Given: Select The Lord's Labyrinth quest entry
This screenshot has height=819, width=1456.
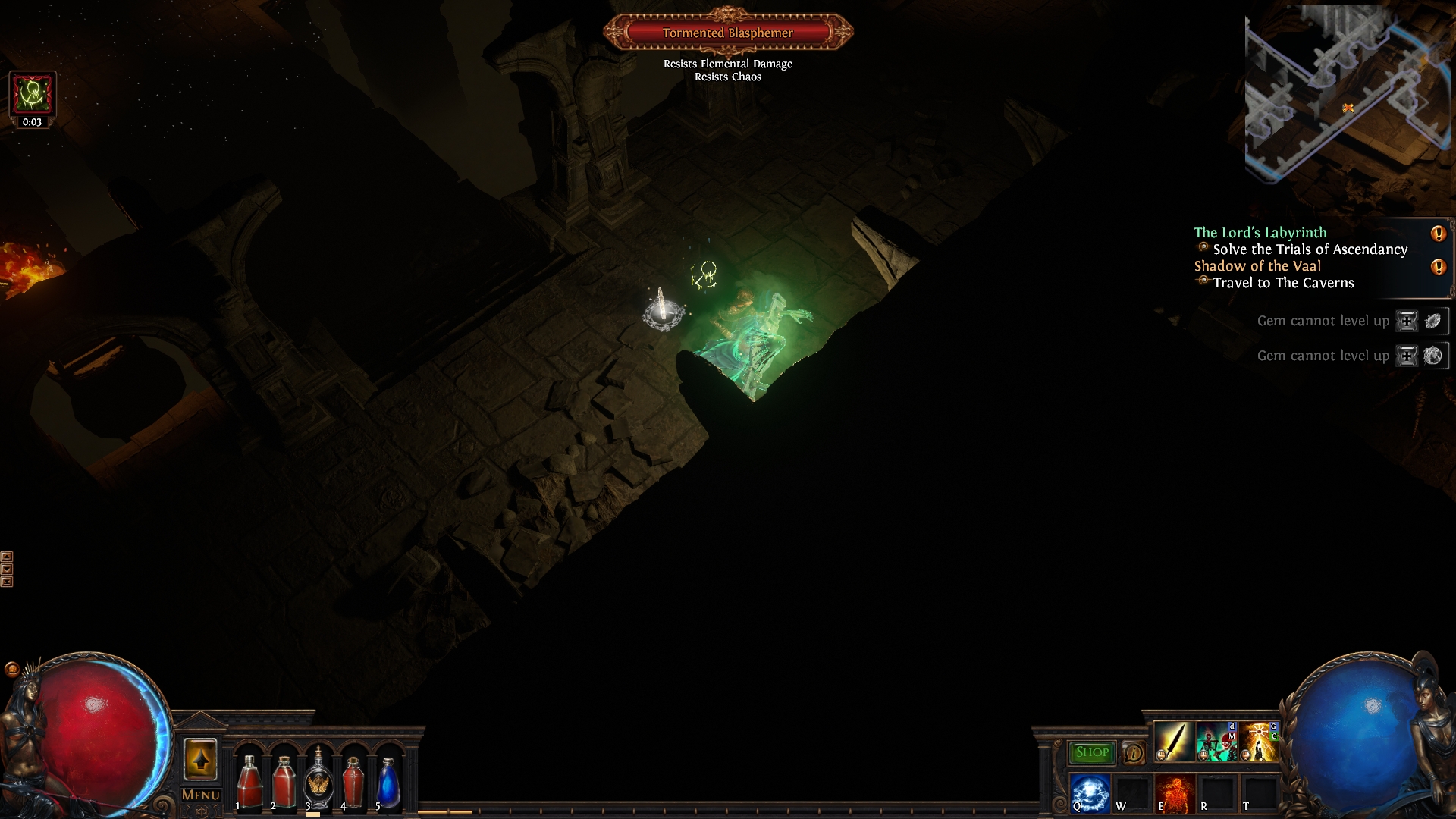Looking at the screenshot, I should pos(1260,233).
